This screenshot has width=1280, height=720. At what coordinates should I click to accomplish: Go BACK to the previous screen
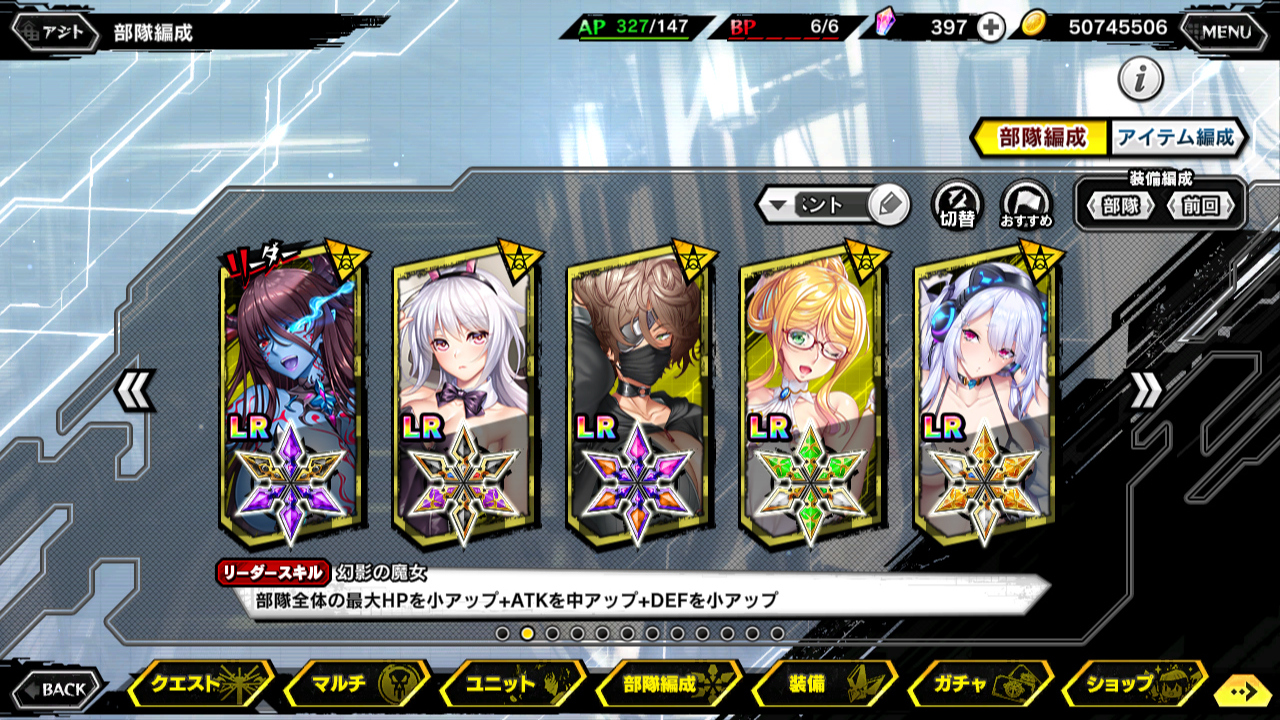click(57, 689)
